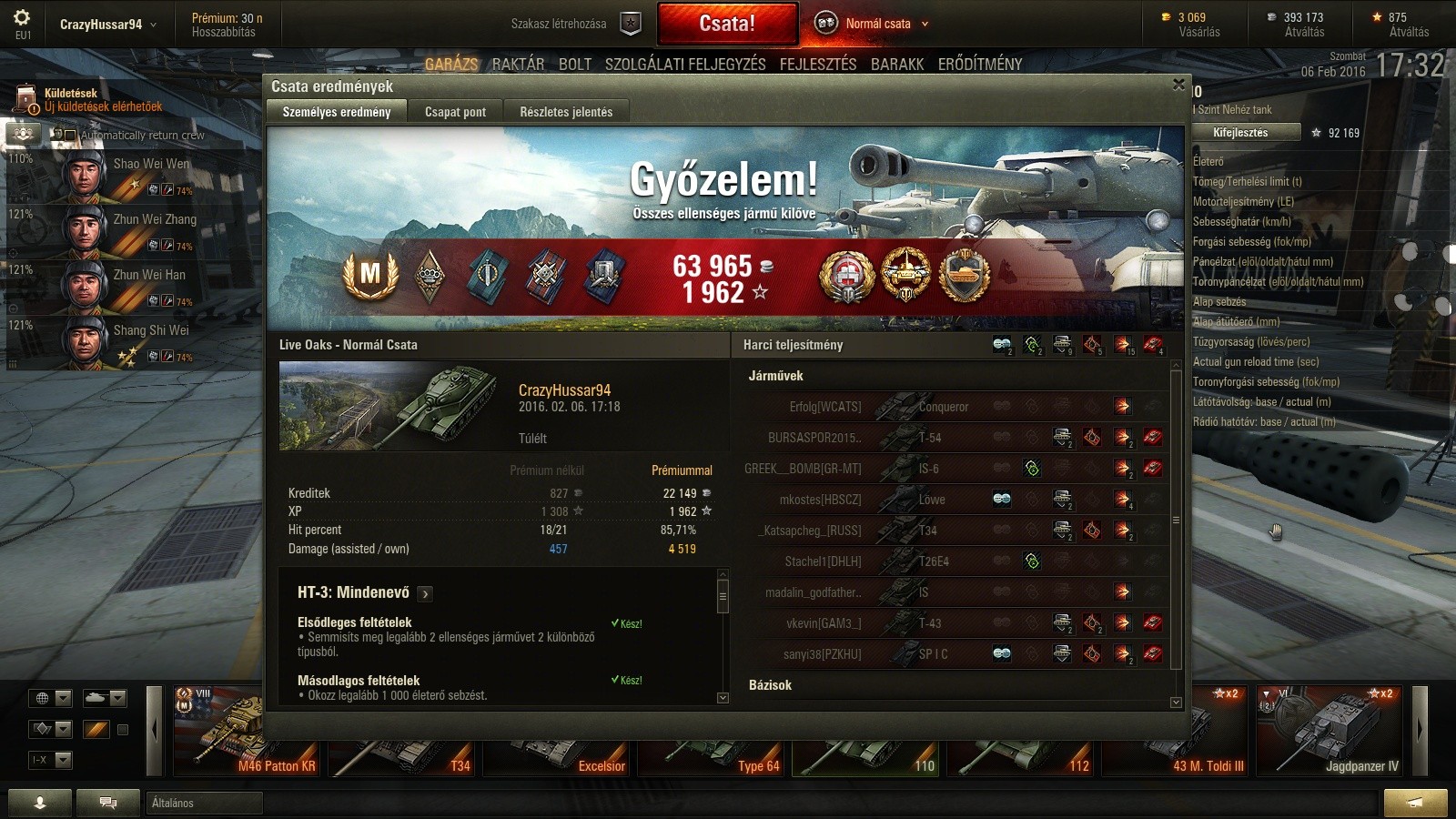Start a battle with the Csata! button

click(x=726, y=24)
